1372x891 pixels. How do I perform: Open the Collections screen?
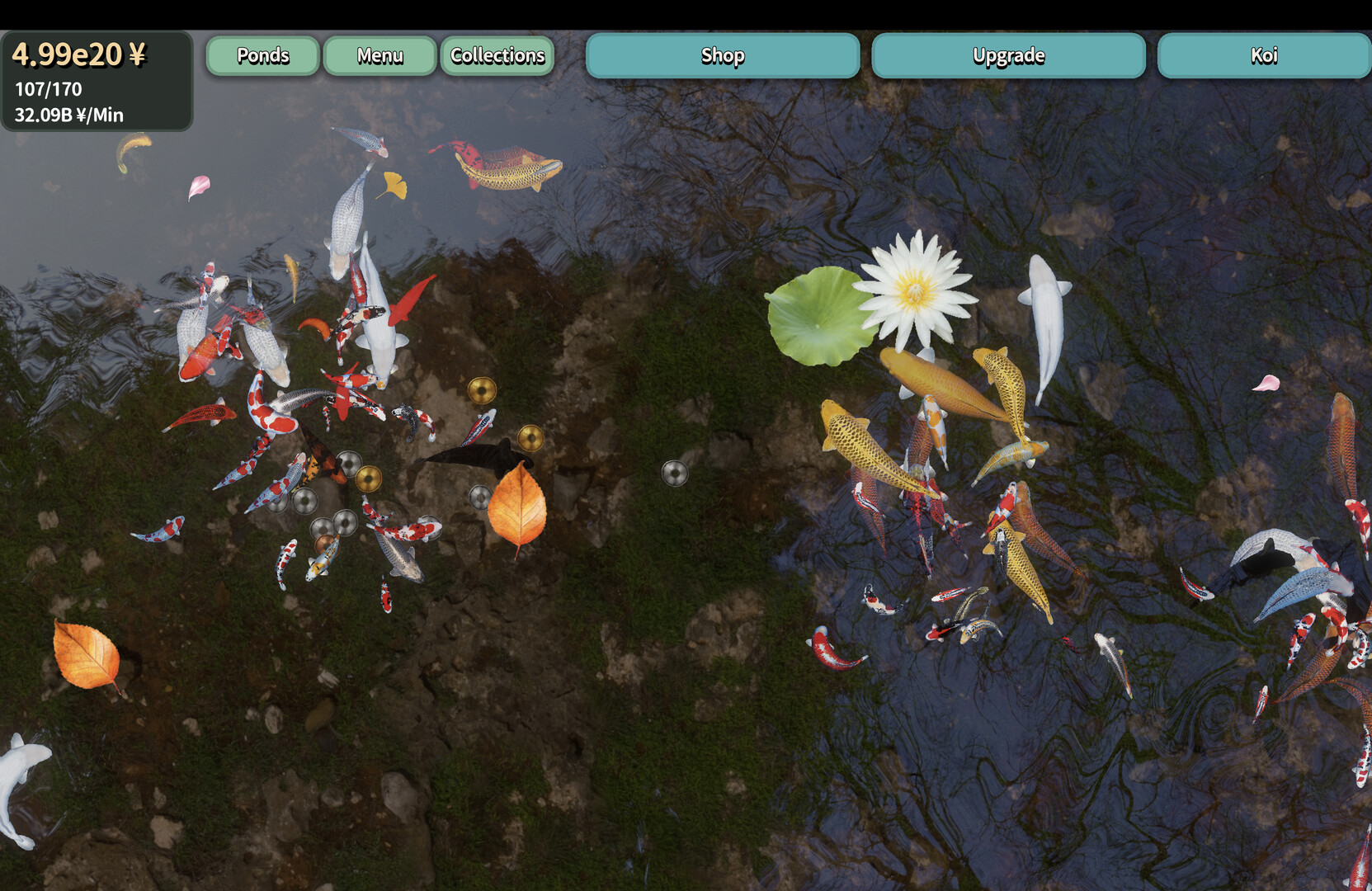point(497,56)
